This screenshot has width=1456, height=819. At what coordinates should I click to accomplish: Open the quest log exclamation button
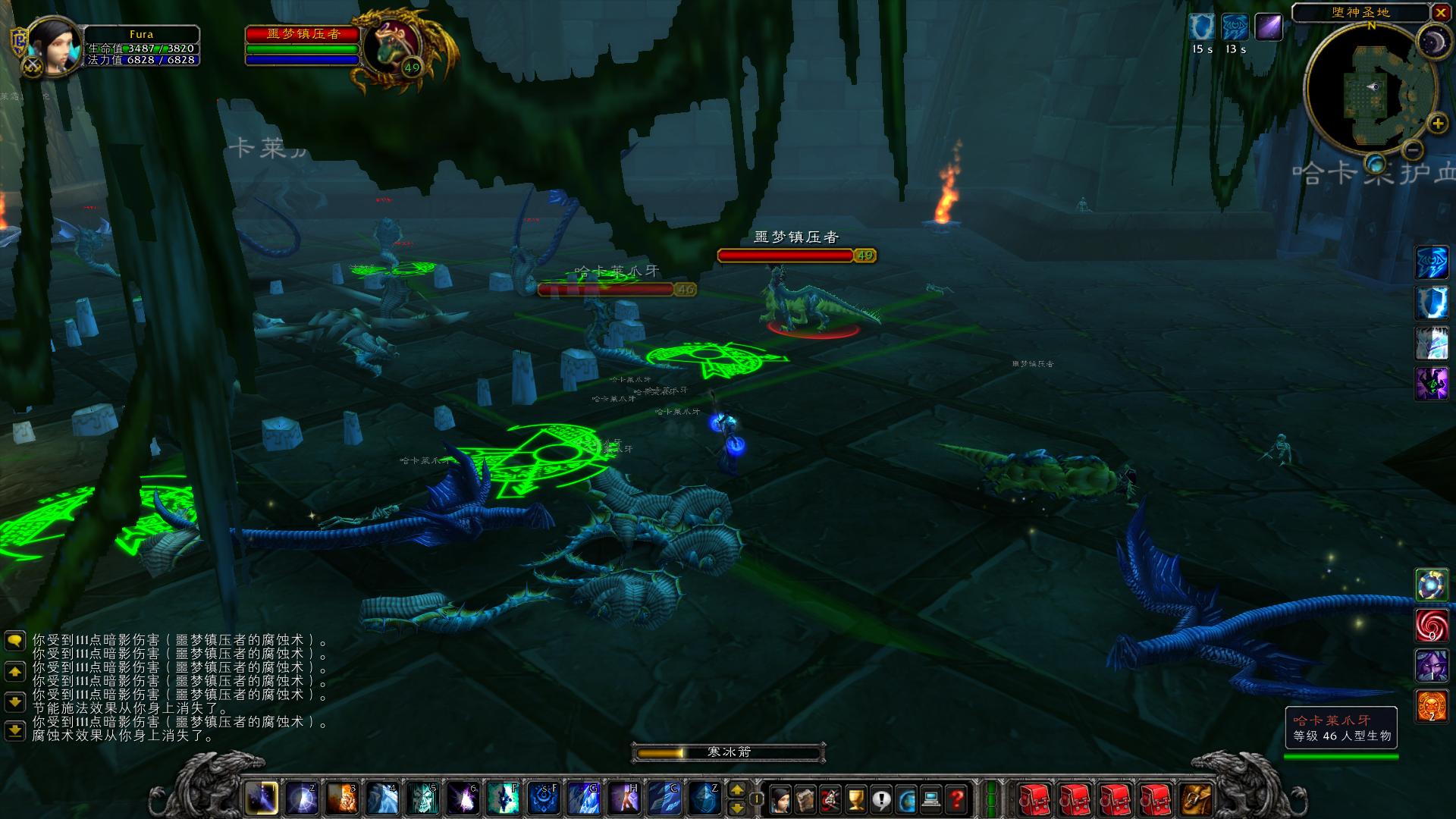(881, 799)
